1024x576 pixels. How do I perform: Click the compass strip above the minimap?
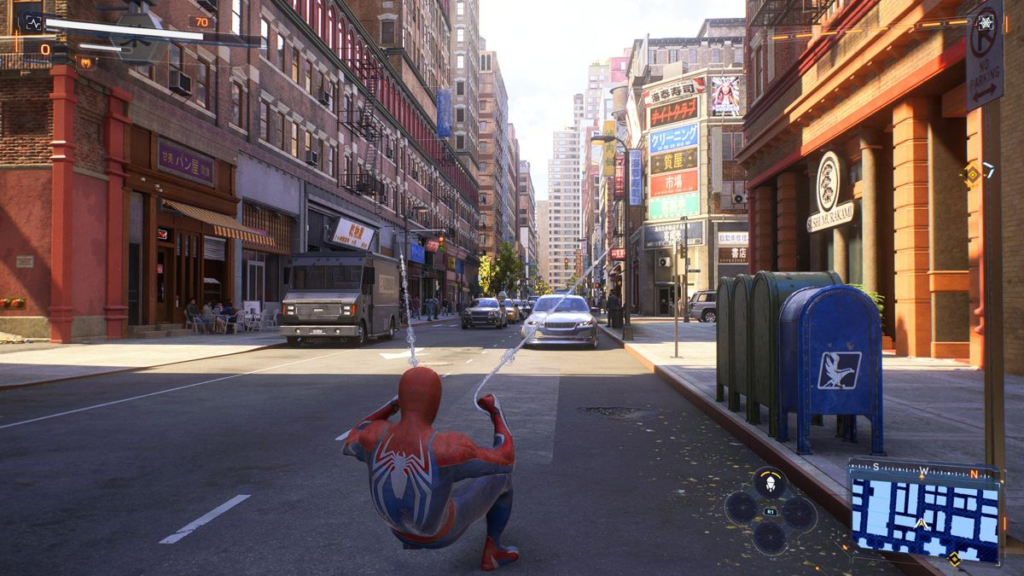[x=925, y=467]
